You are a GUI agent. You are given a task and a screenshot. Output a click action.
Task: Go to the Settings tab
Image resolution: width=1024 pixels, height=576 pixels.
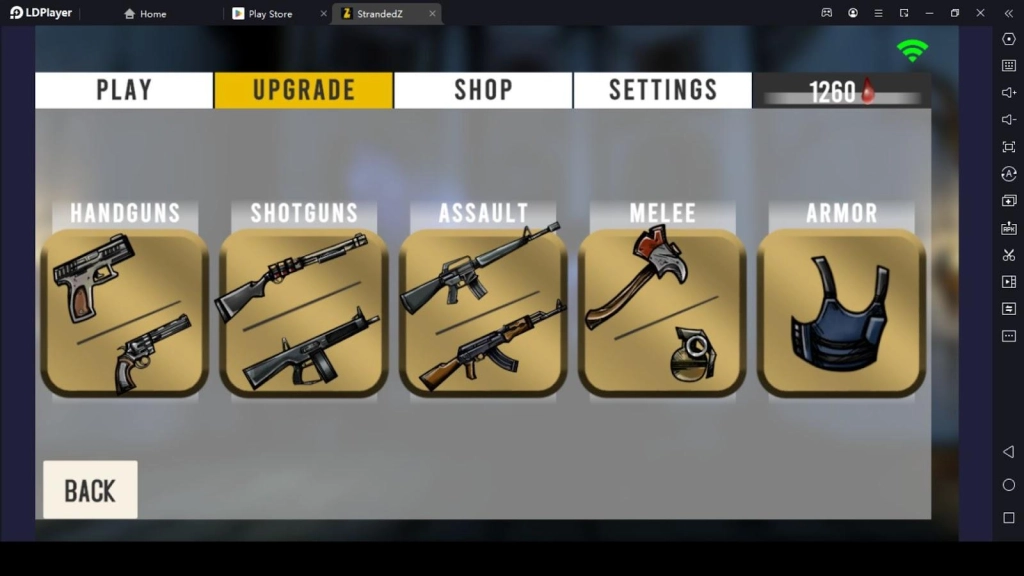coord(662,90)
